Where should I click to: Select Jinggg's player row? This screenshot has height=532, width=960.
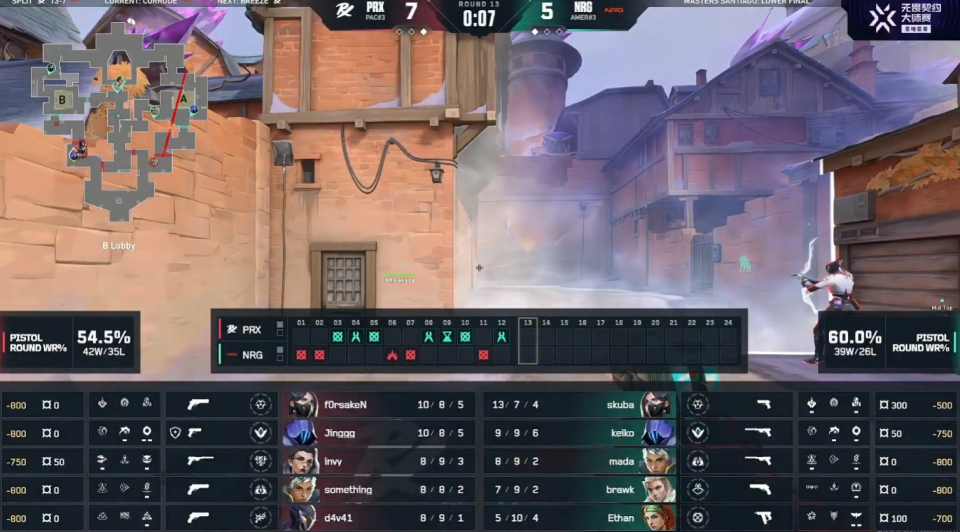tap(378, 433)
